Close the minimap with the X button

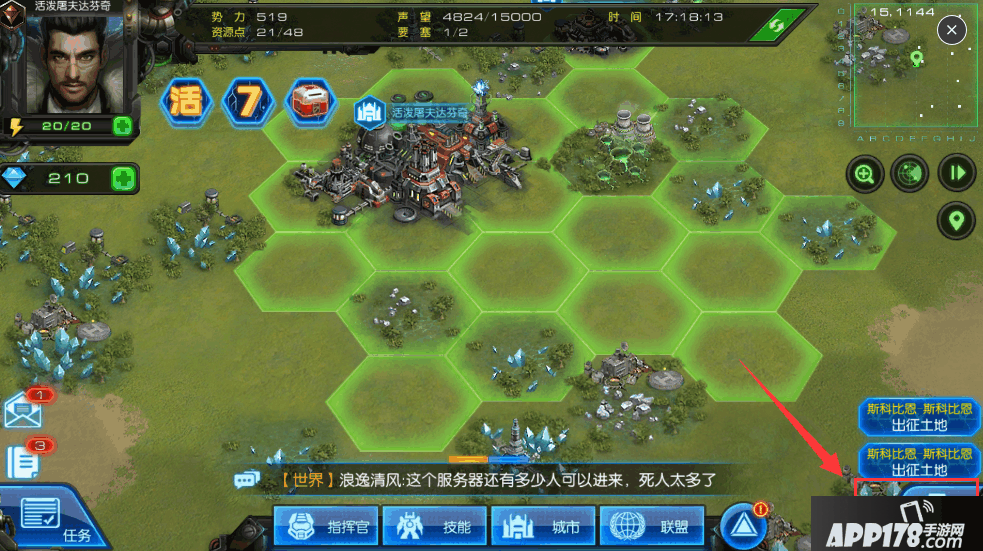point(951,30)
